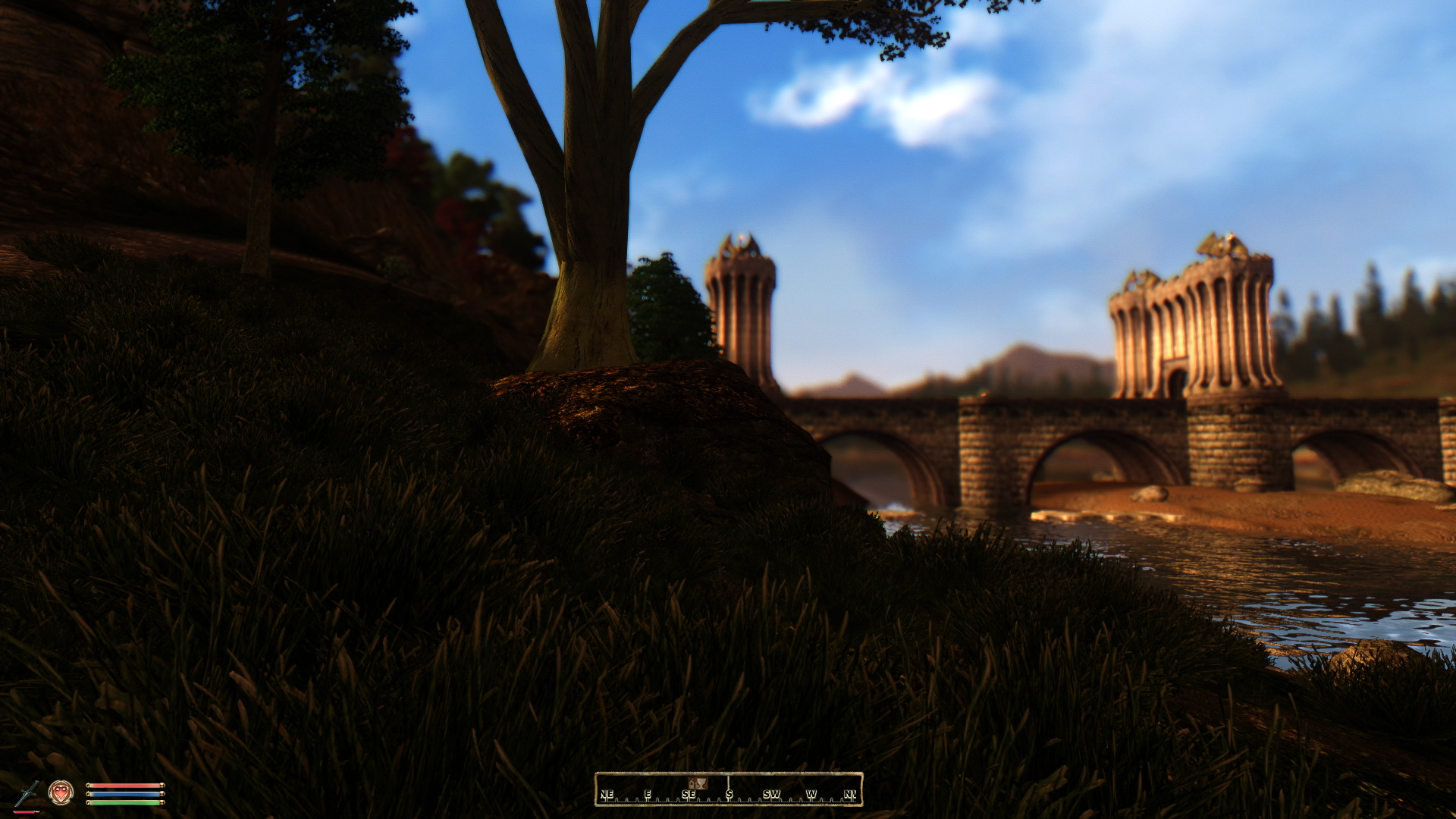Select the goblet map marker on compass

[x=701, y=783]
